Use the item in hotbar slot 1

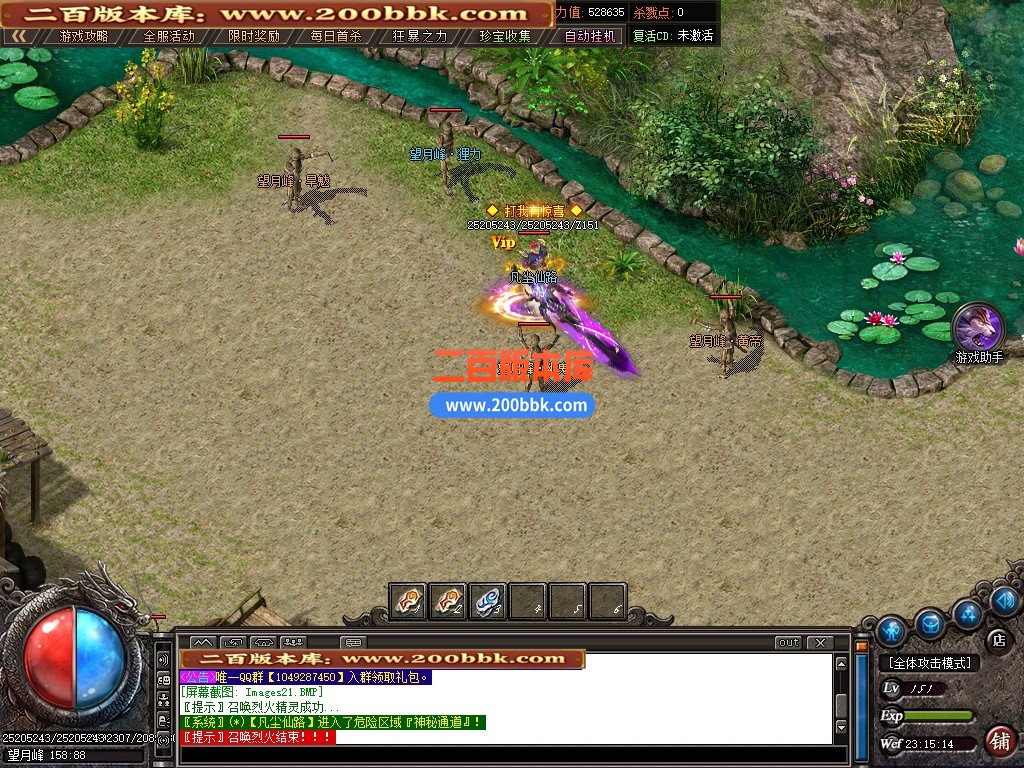click(x=408, y=601)
